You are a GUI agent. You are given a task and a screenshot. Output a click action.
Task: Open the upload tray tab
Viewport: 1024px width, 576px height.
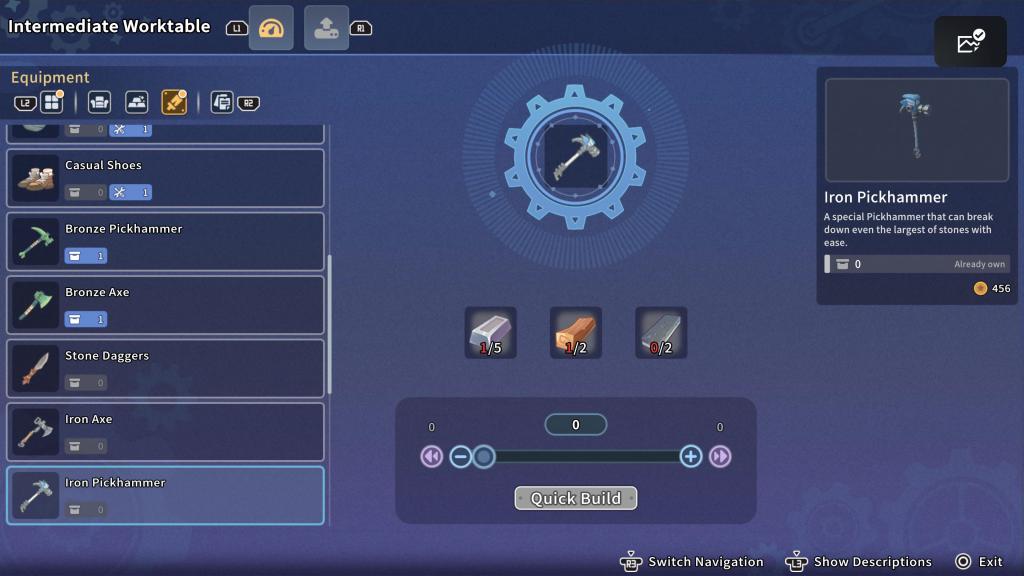tap(326, 28)
